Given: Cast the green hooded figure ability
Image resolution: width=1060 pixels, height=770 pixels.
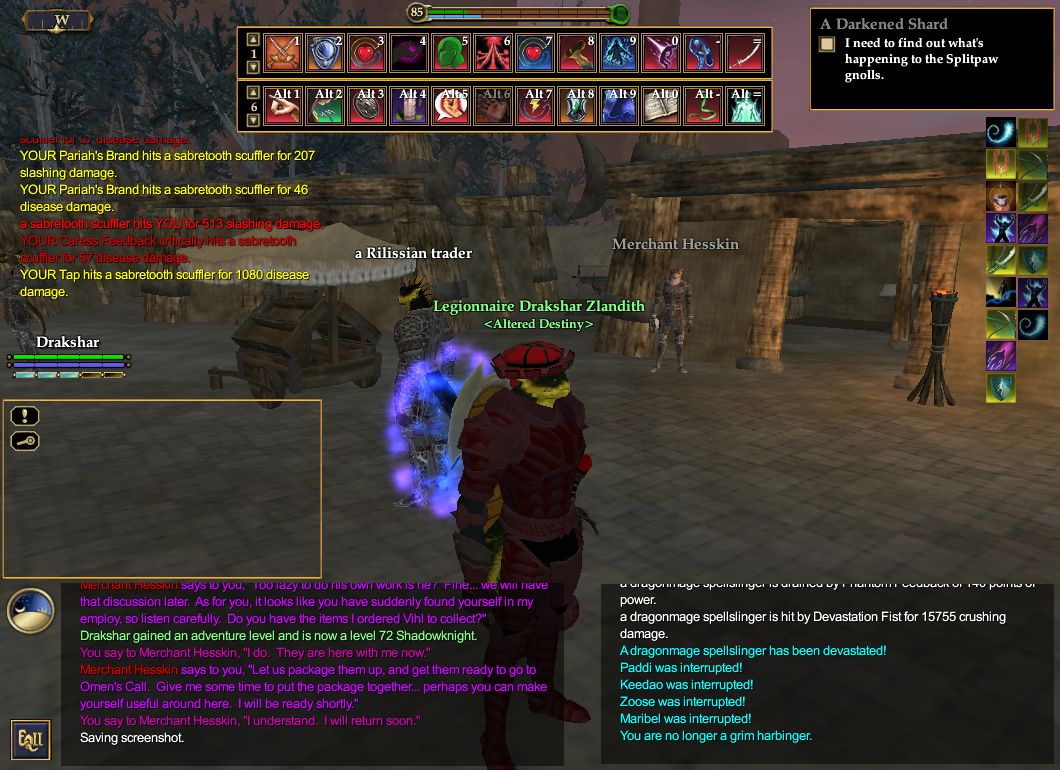Looking at the screenshot, I should [451, 53].
